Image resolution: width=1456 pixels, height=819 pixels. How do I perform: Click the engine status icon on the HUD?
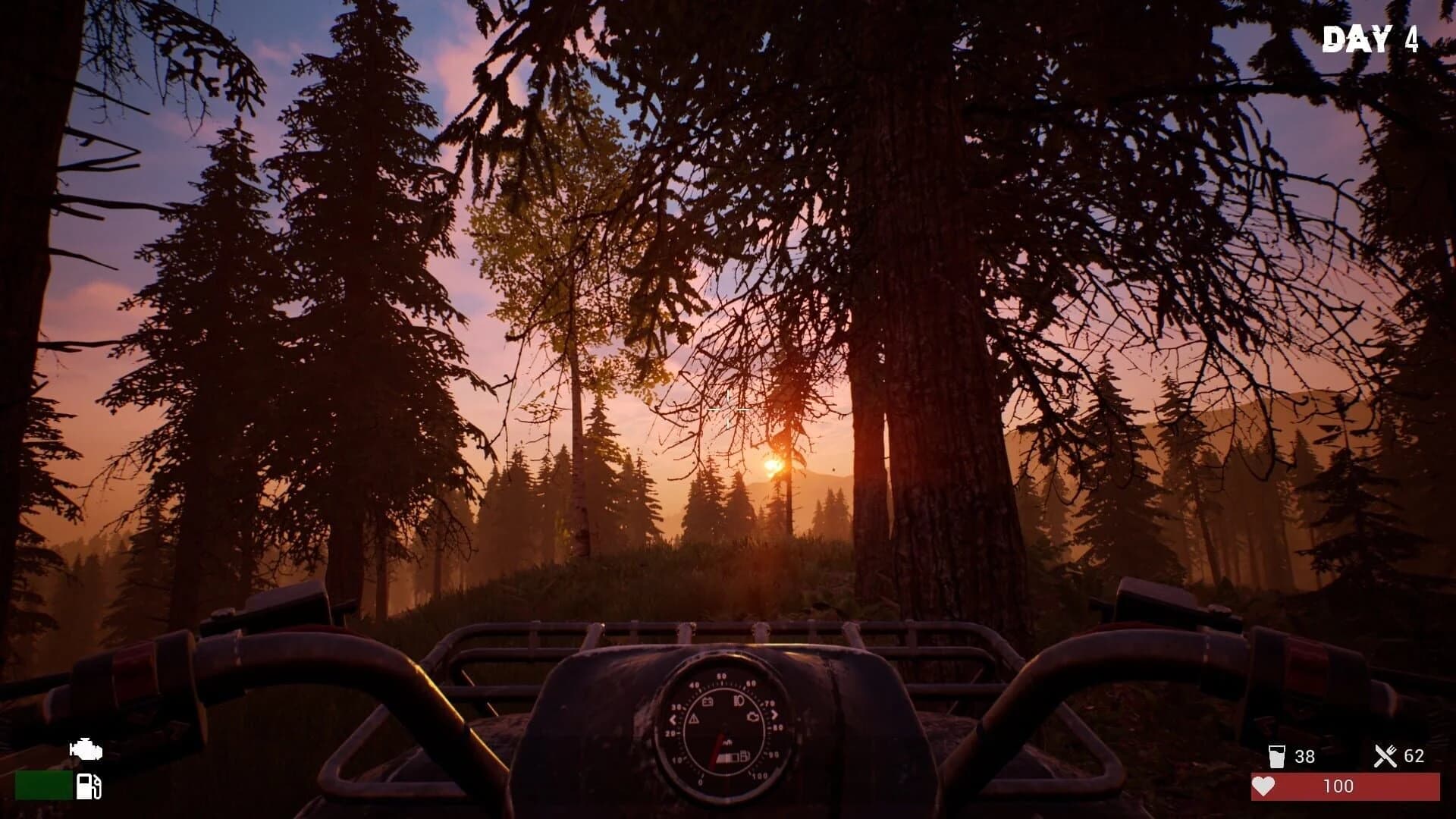pos(85,749)
